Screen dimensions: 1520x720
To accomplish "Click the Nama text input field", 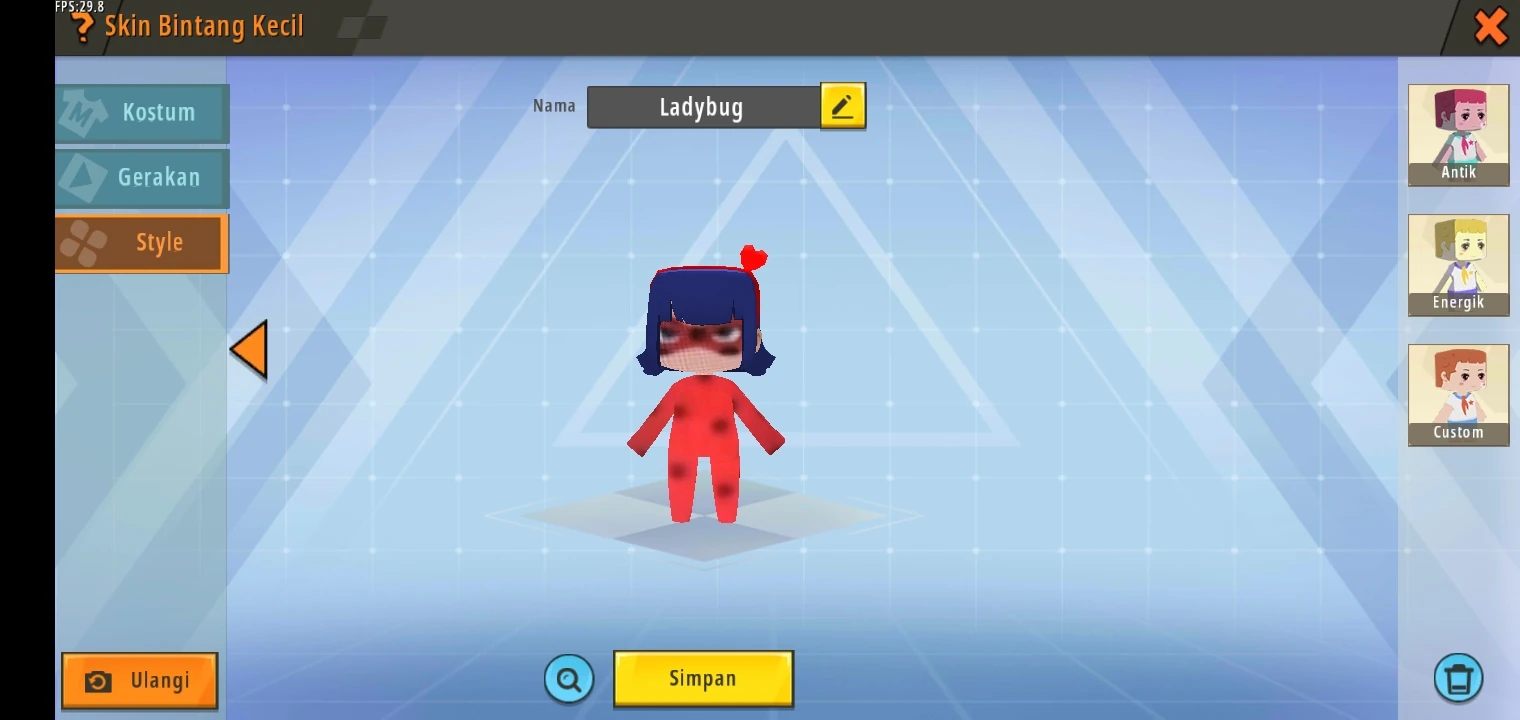I will pyautogui.click(x=703, y=106).
